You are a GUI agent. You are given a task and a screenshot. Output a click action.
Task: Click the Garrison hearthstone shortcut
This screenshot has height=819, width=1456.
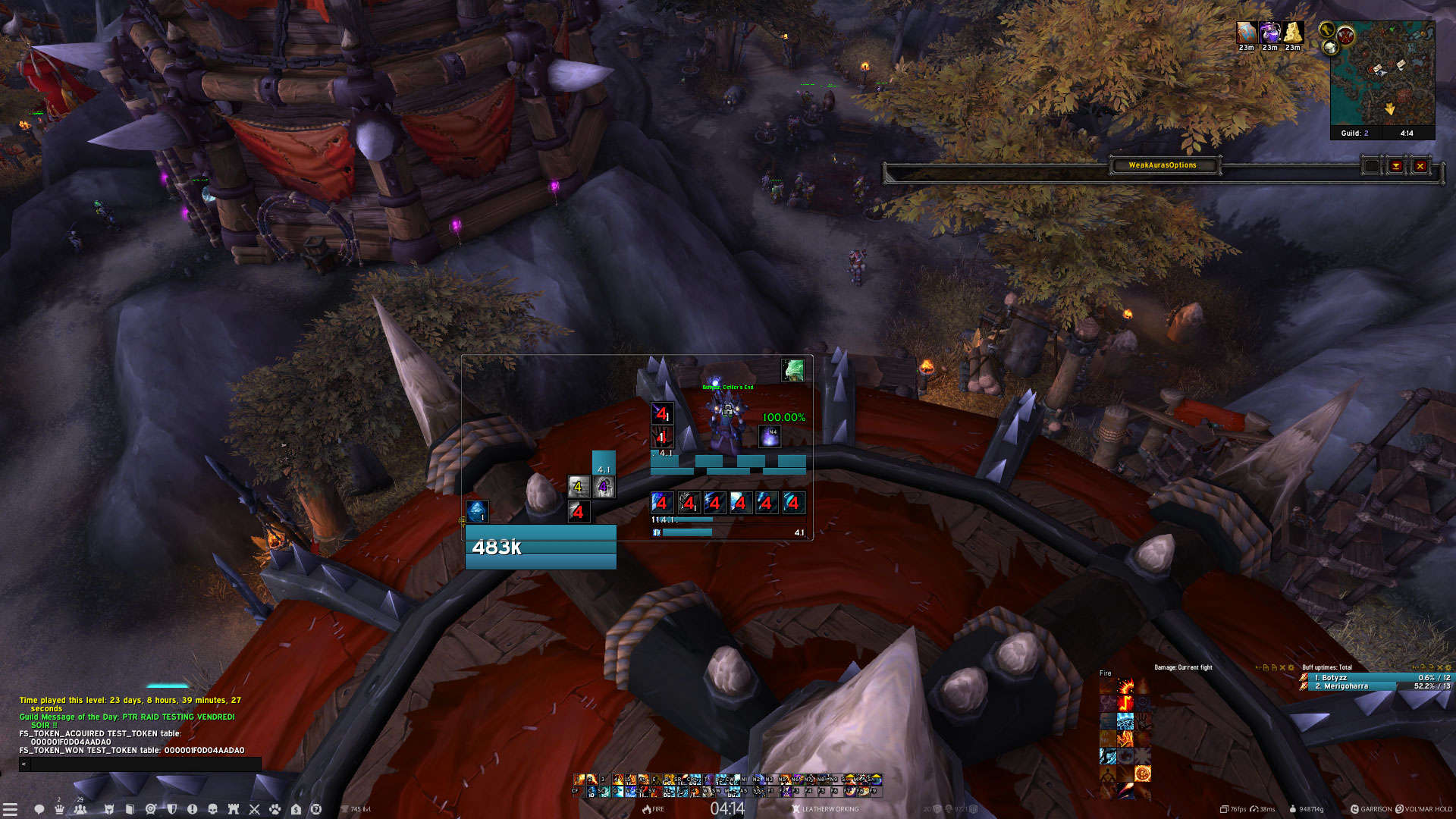pyautogui.click(x=1371, y=809)
